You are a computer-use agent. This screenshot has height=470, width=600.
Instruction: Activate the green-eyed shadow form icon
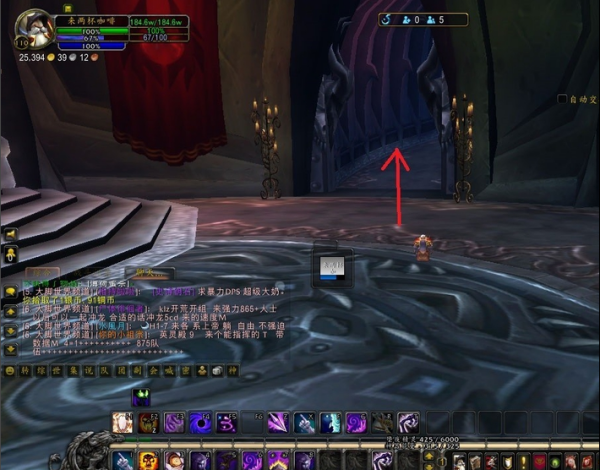[x=141, y=396]
